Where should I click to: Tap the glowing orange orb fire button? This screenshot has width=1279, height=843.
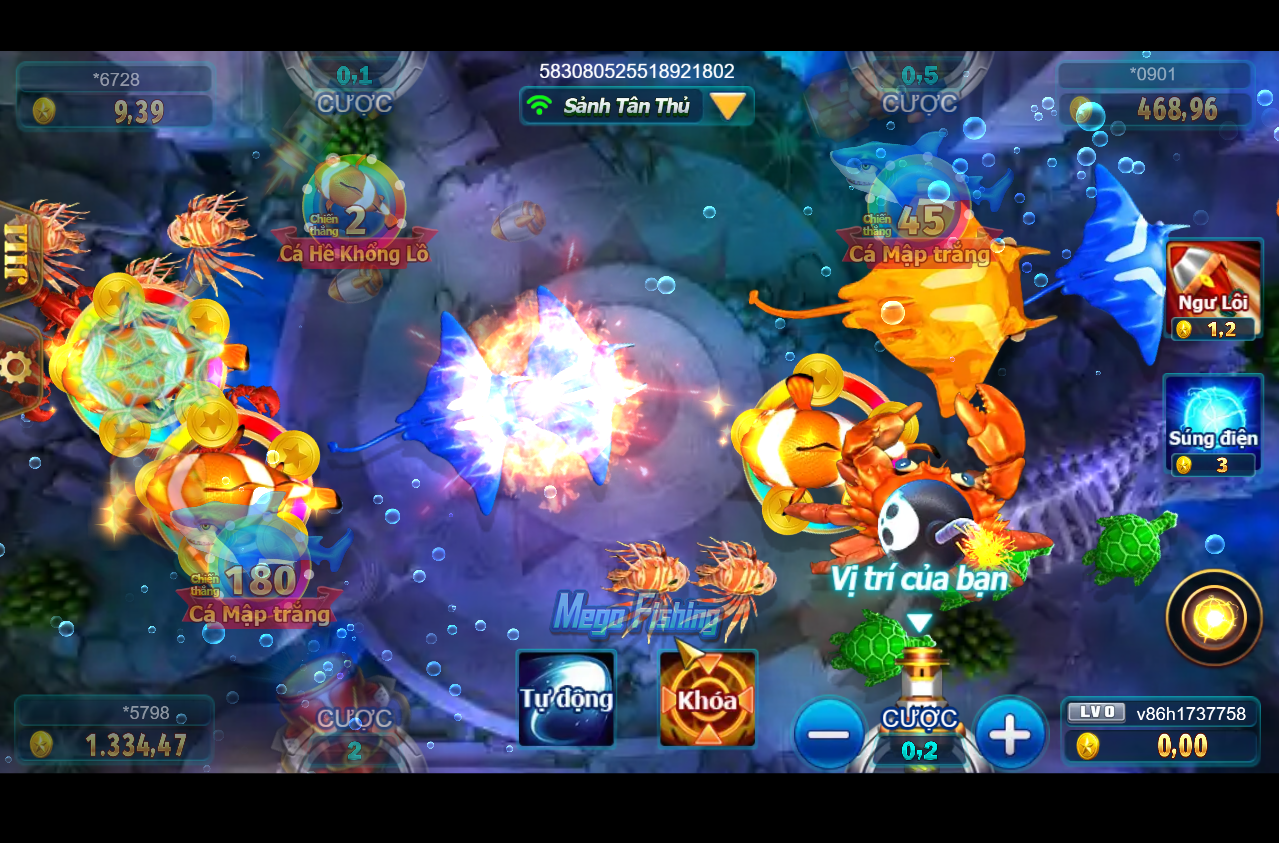coord(1214,619)
